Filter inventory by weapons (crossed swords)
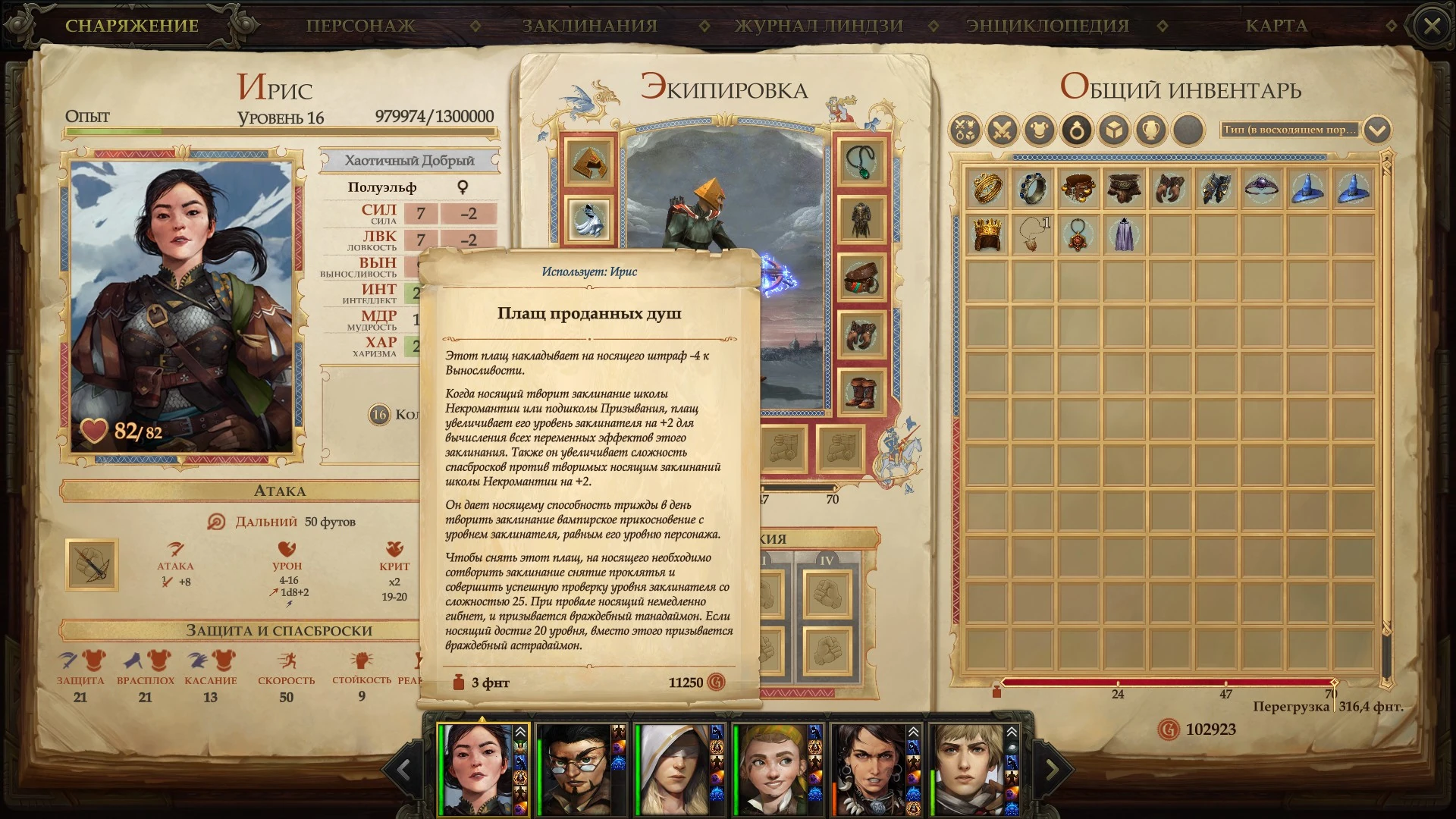The width and height of the screenshot is (1456, 819). (1002, 130)
